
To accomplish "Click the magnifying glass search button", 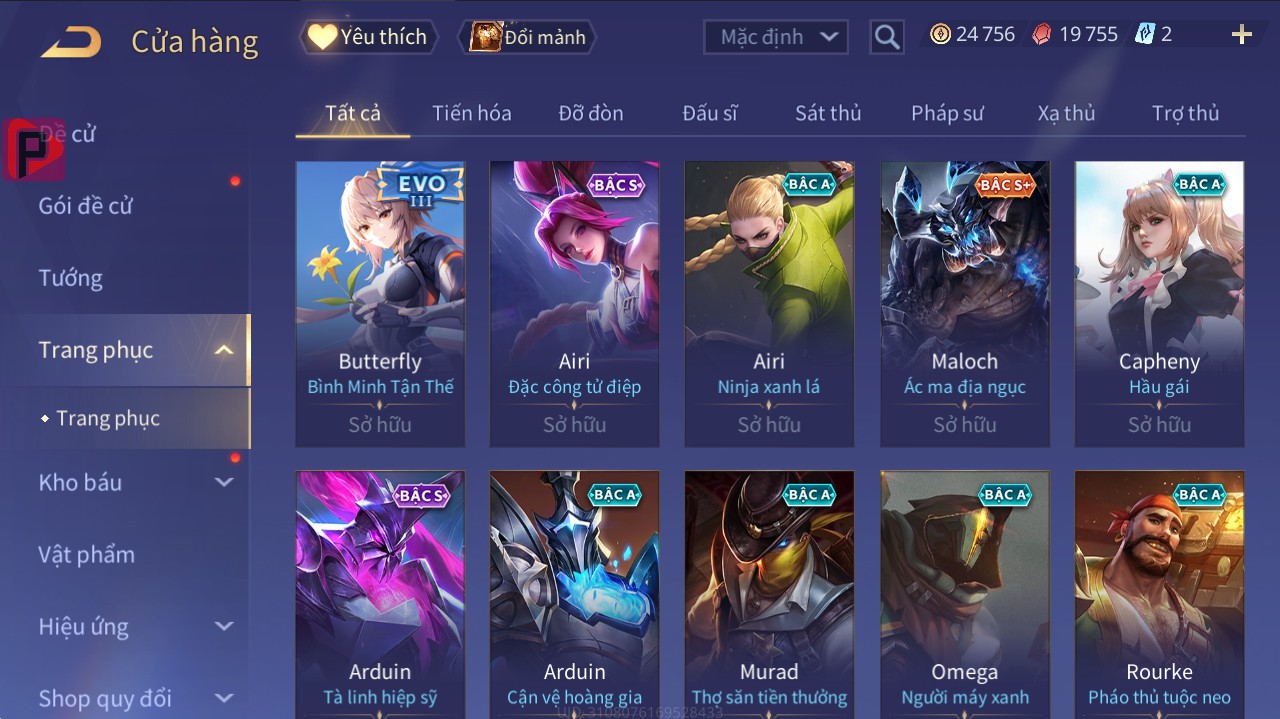I will click(x=887, y=37).
